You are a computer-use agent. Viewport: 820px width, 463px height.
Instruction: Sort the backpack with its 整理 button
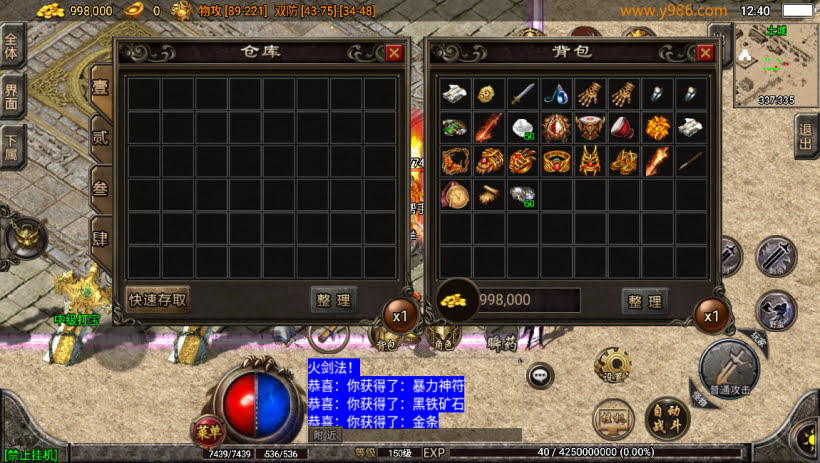(644, 300)
